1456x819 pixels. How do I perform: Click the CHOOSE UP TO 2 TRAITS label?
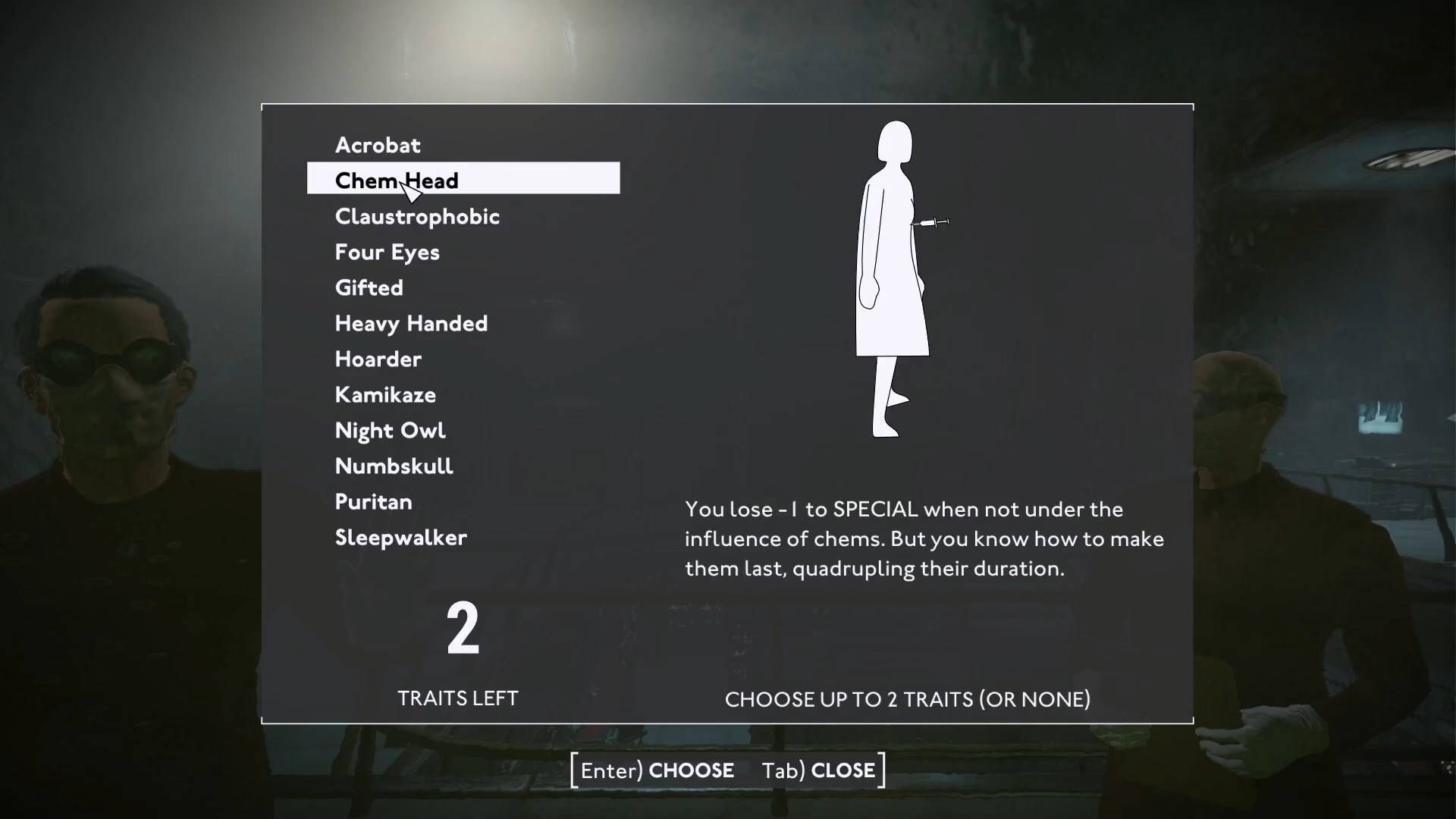pos(907,699)
